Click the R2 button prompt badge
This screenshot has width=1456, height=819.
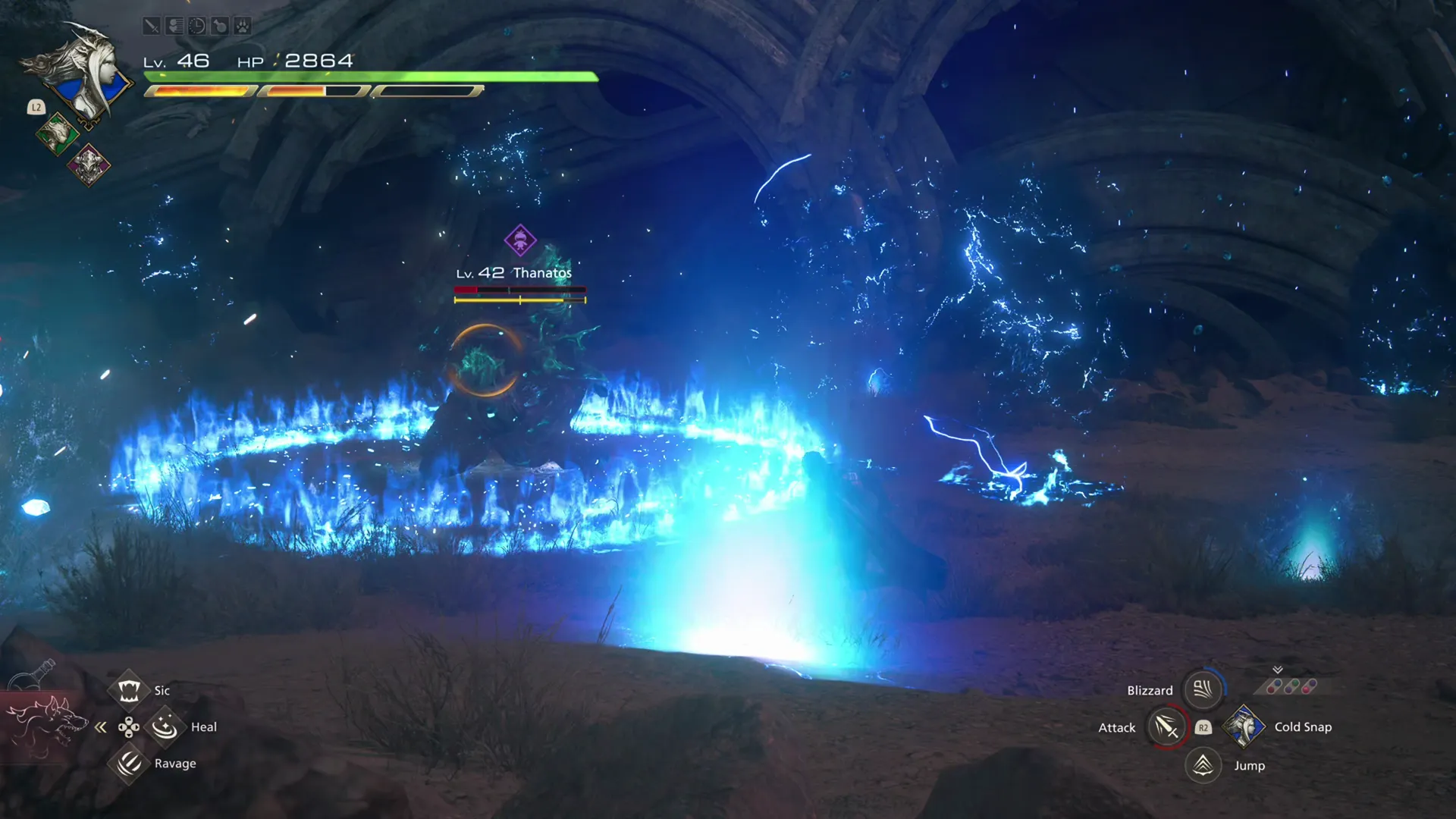[x=1203, y=726]
